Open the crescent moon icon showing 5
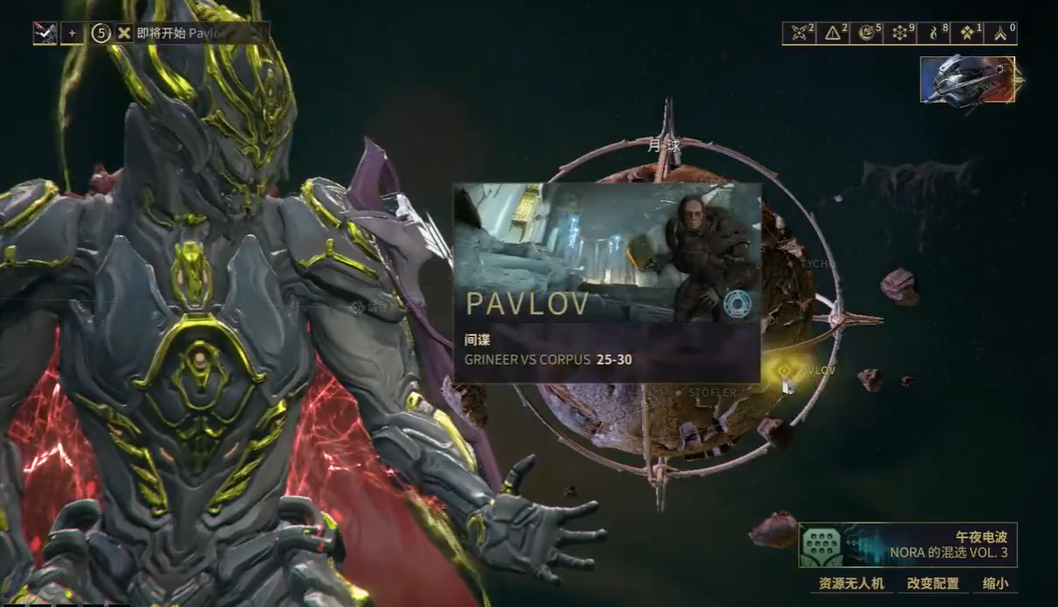This screenshot has height=607, width=1058. pos(868,33)
